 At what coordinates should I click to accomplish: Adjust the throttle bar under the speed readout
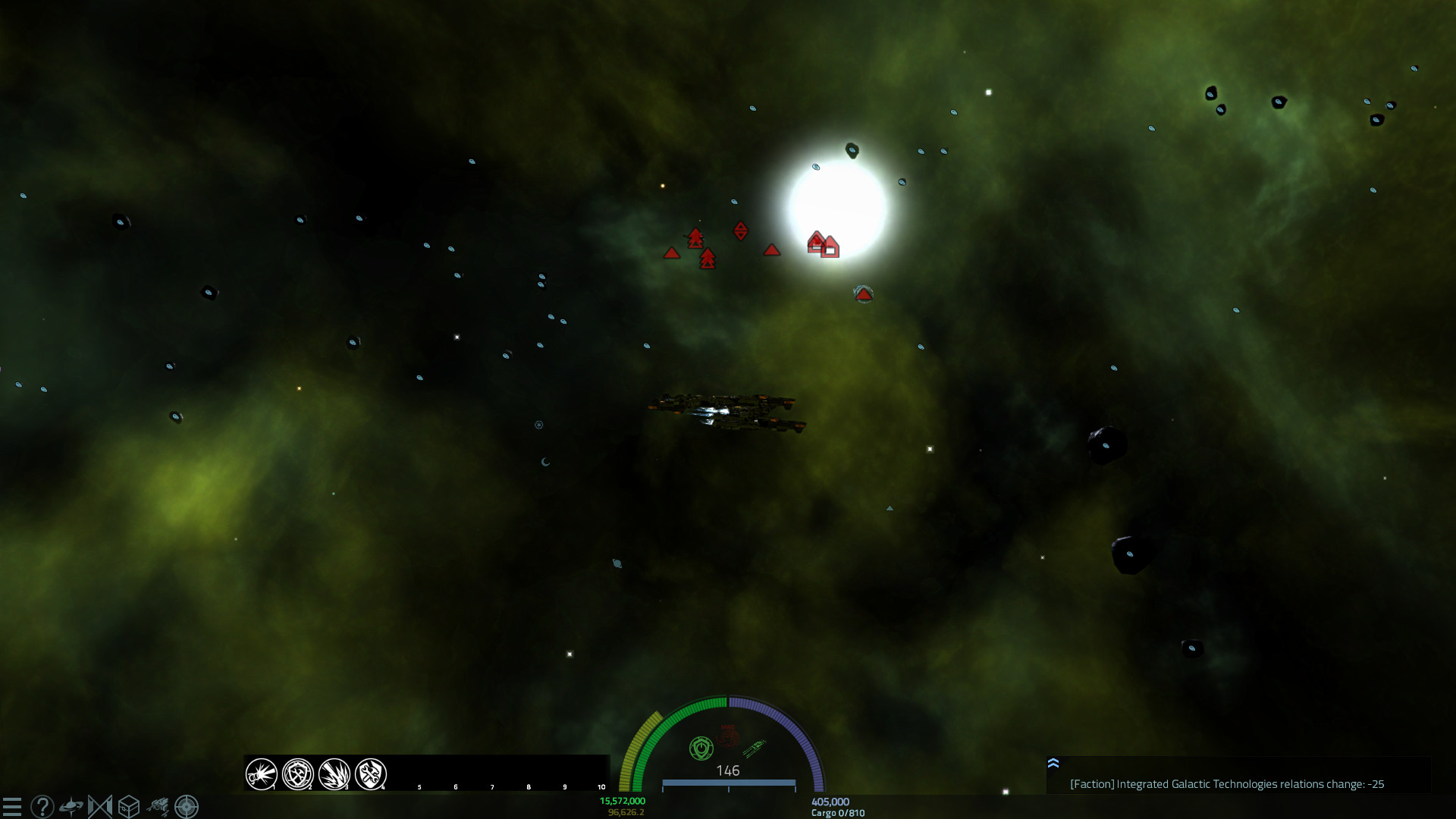[728, 783]
